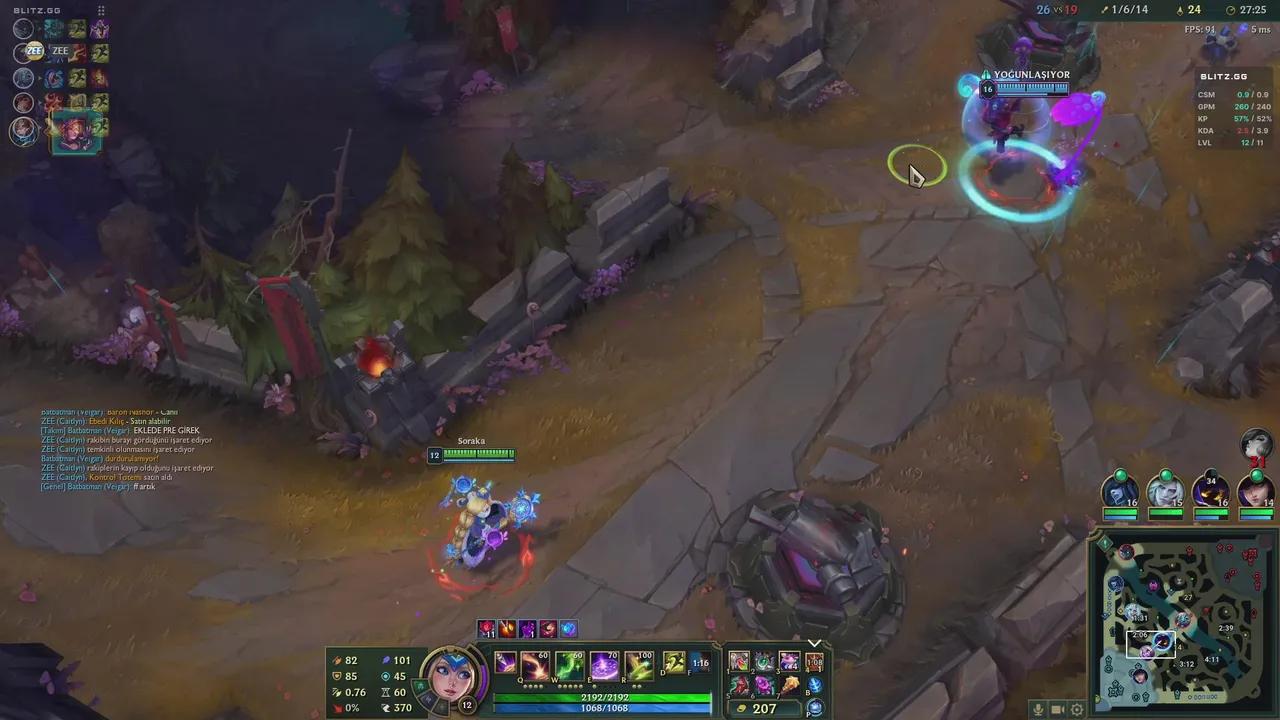Activate the E Lucent Singularity ability
1280x720 pixels.
coord(603,663)
